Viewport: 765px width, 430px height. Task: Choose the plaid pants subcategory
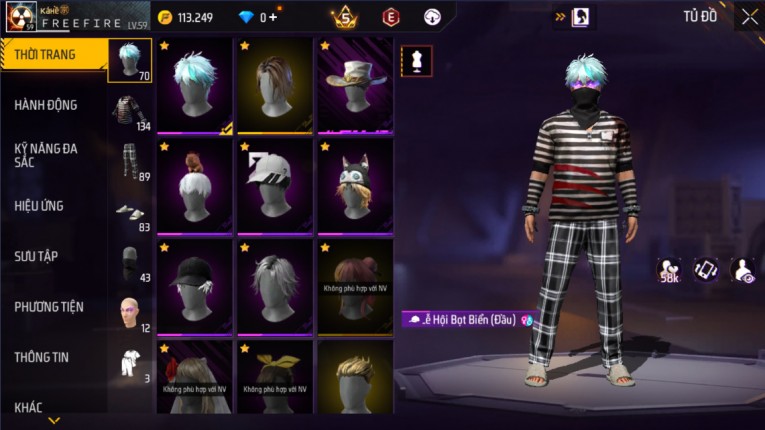[129, 162]
